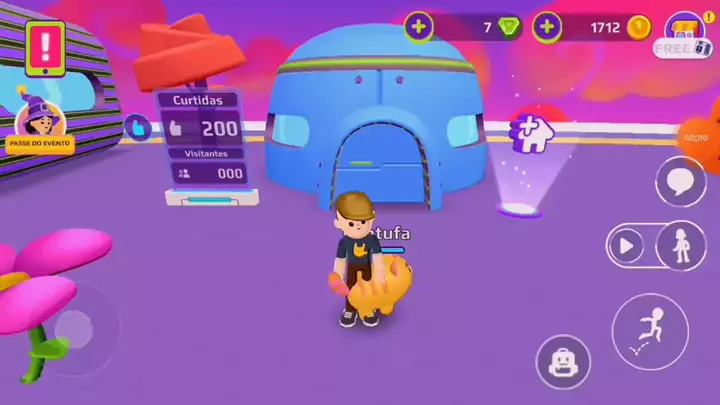Tap the virtual movement joystick

(73, 327)
